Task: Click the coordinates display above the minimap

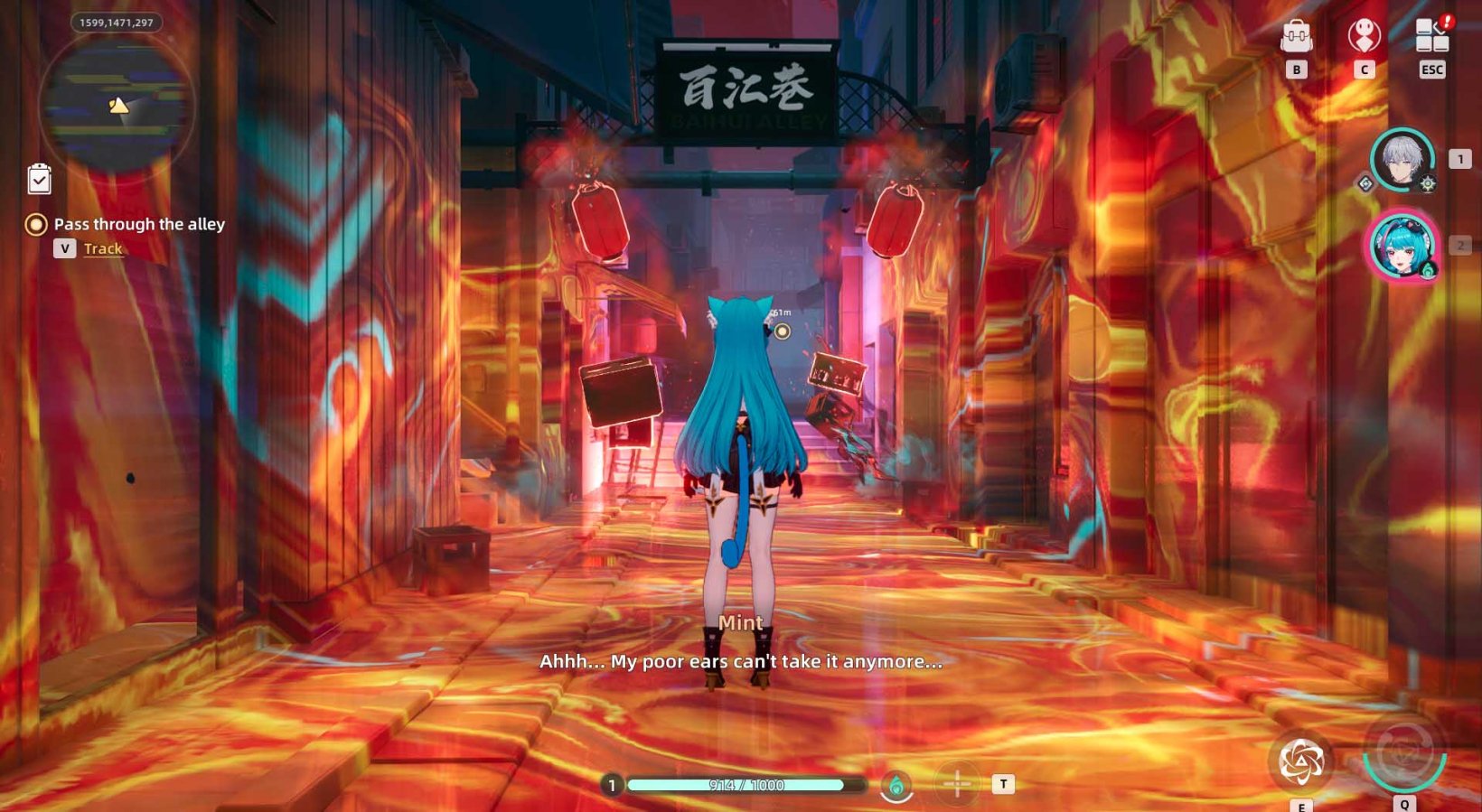Action: point(116,22)
